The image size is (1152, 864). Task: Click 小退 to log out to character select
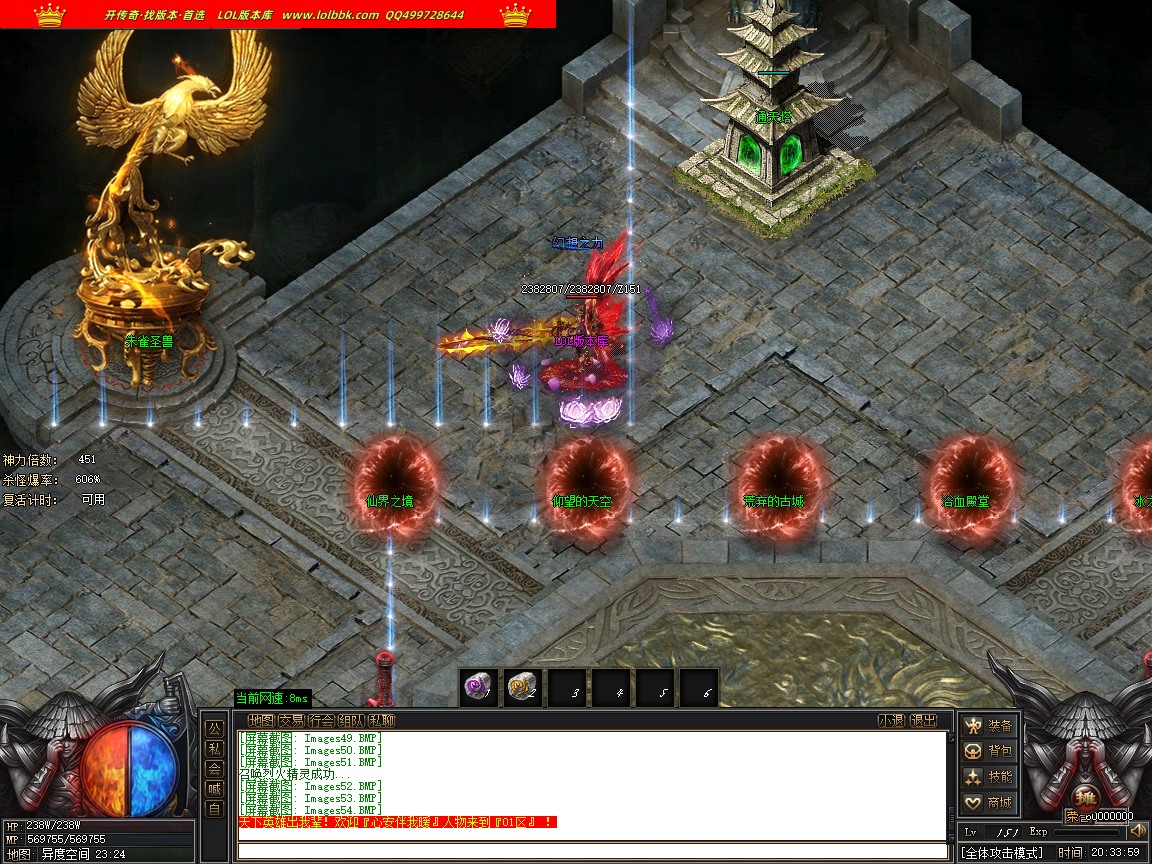891,720
